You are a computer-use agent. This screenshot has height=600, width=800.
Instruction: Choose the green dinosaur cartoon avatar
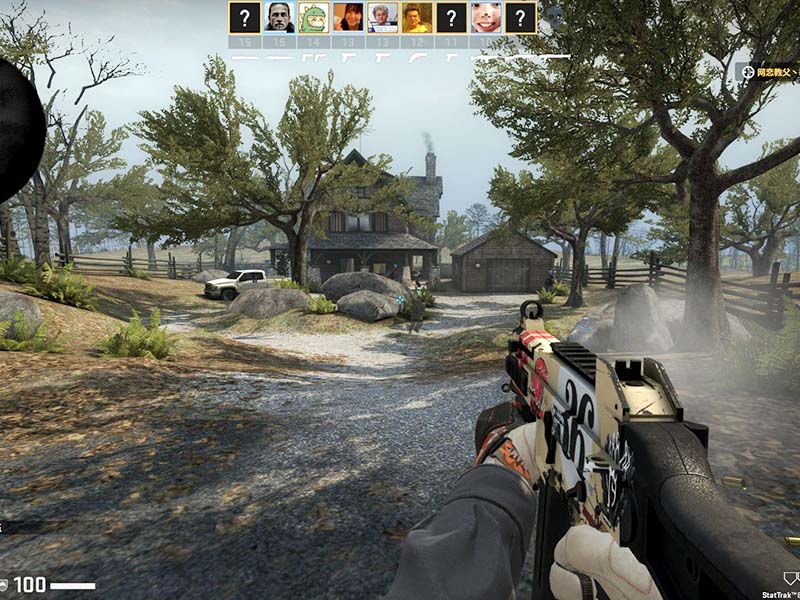pos(314,17)
